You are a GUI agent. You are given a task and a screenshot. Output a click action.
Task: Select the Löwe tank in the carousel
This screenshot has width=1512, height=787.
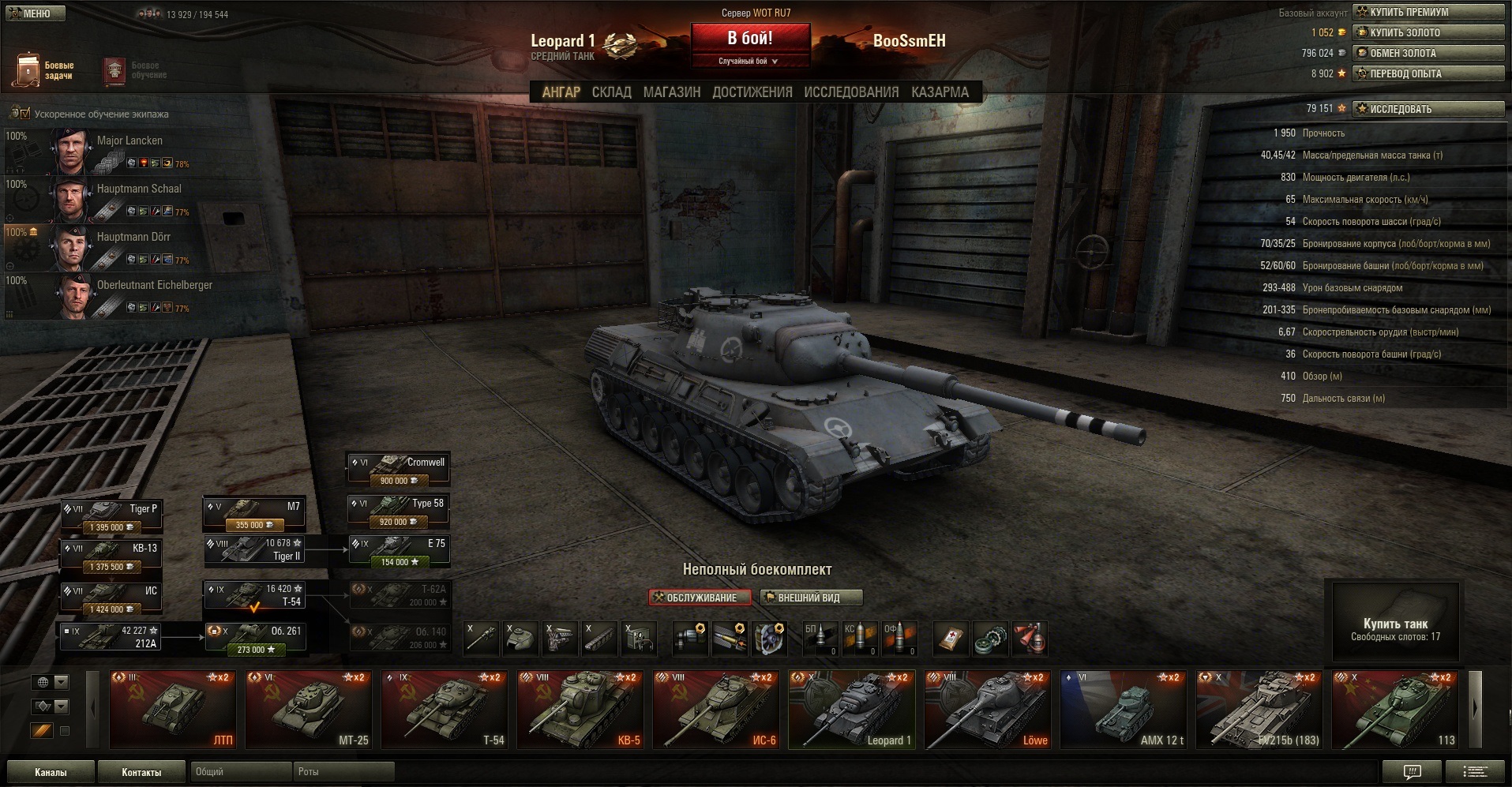[x=987, y=709]
